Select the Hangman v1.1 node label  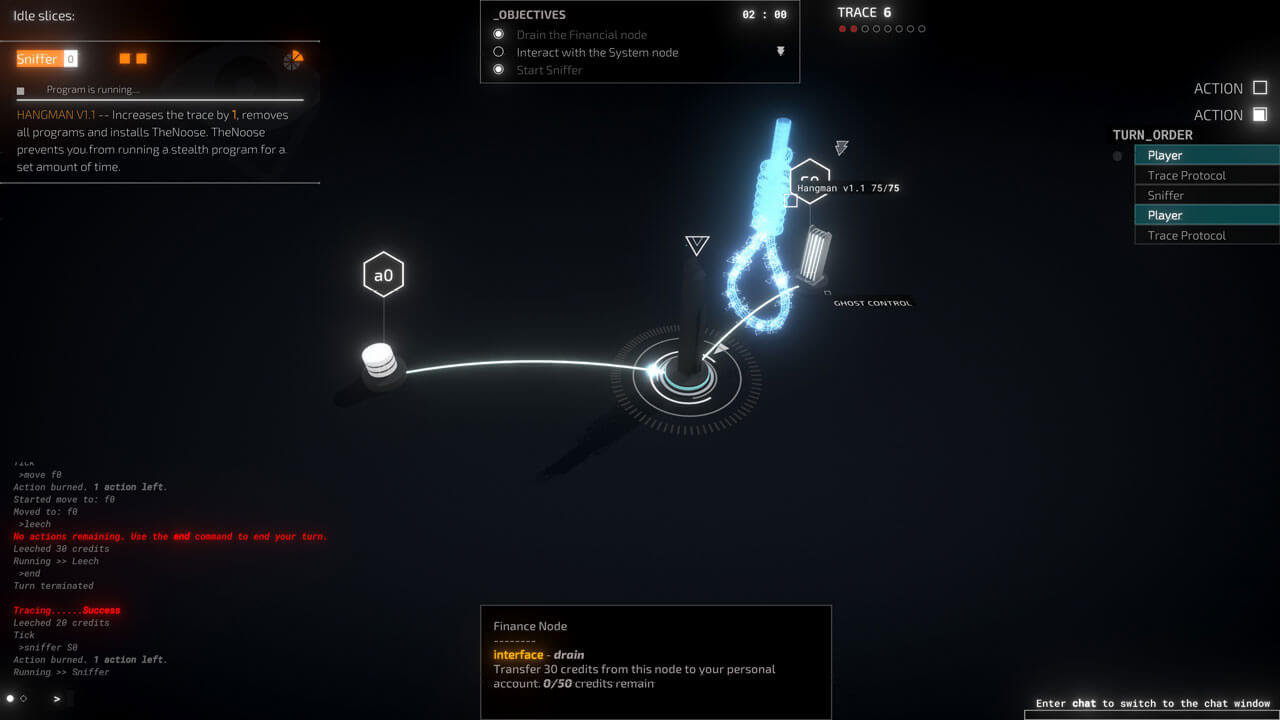click(x=848, y=188)
